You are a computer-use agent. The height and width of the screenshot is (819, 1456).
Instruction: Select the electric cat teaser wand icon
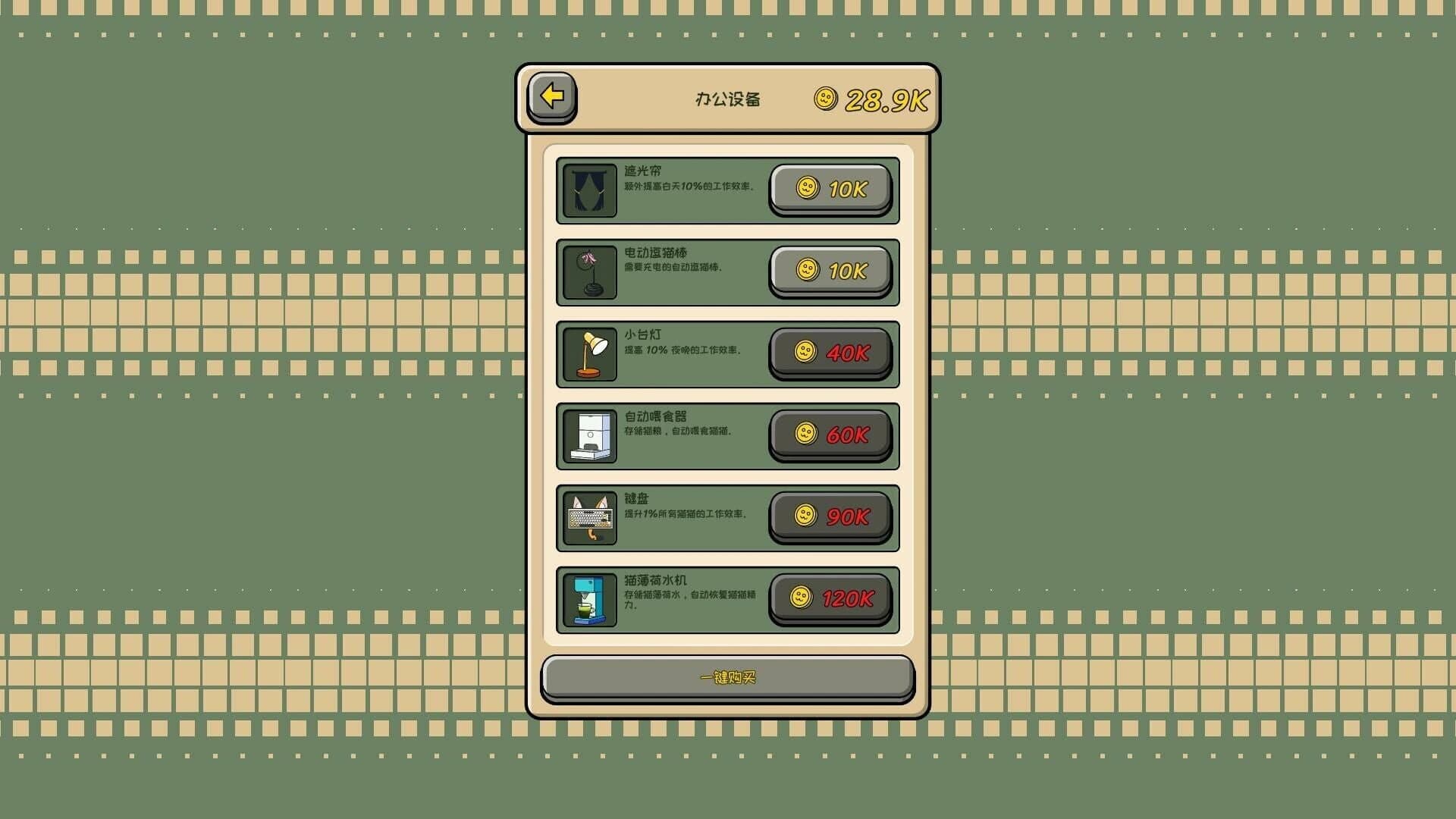590,271
